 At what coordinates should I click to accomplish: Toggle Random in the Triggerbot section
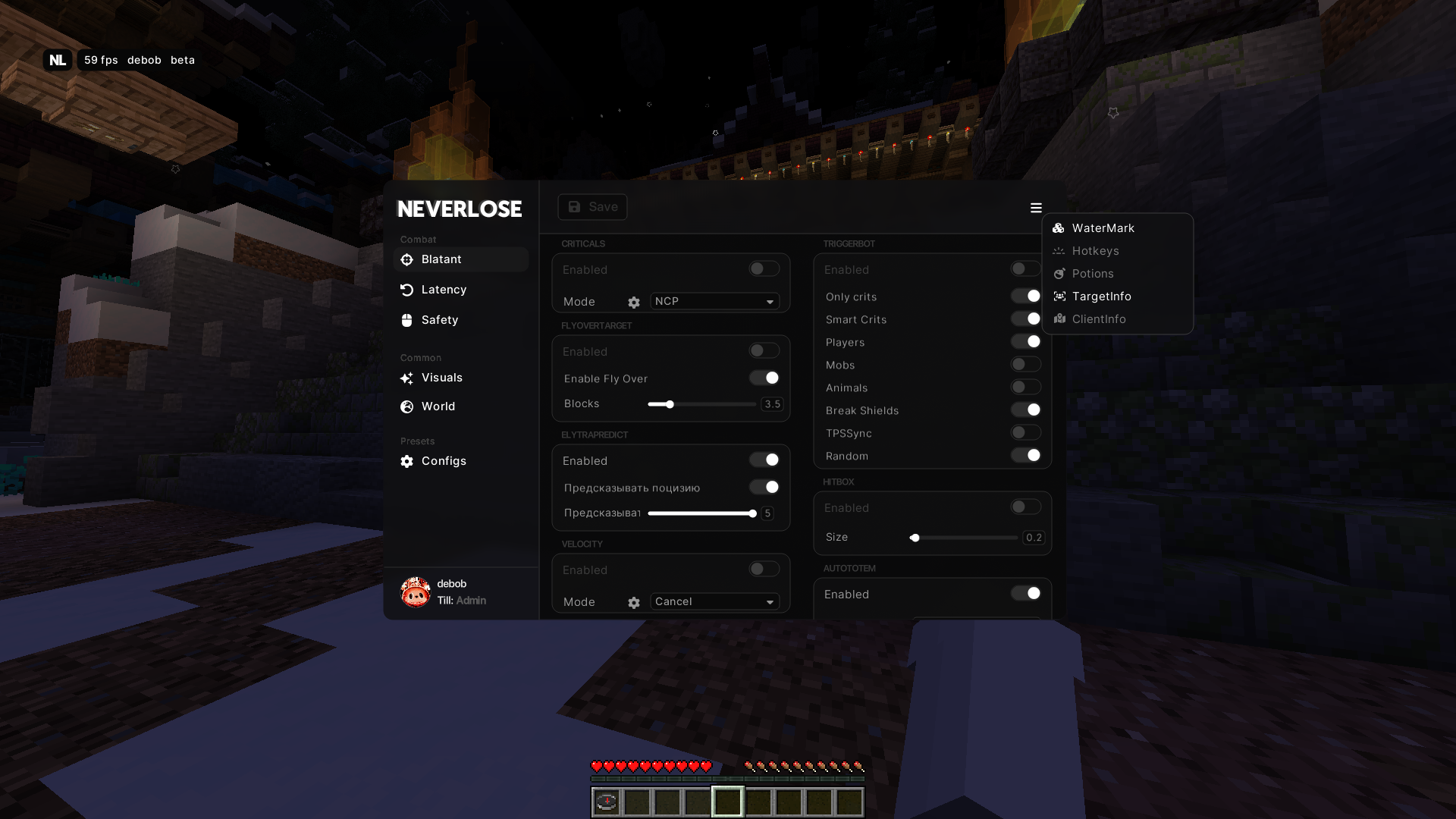coord(1025,455)
